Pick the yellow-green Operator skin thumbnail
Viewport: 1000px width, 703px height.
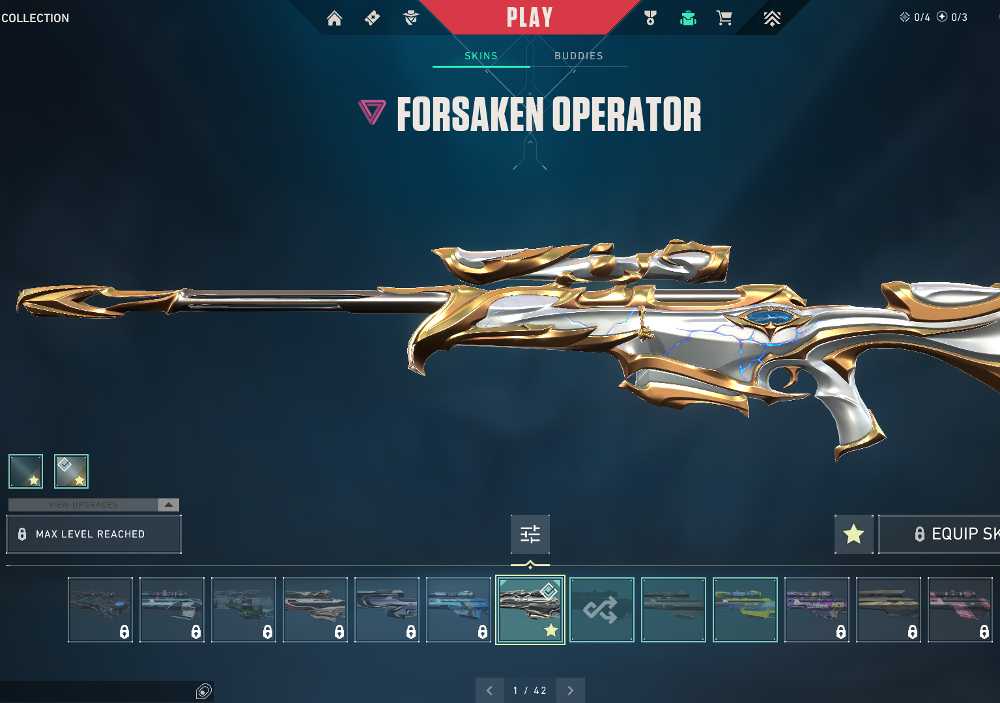[x=745, y=609]
